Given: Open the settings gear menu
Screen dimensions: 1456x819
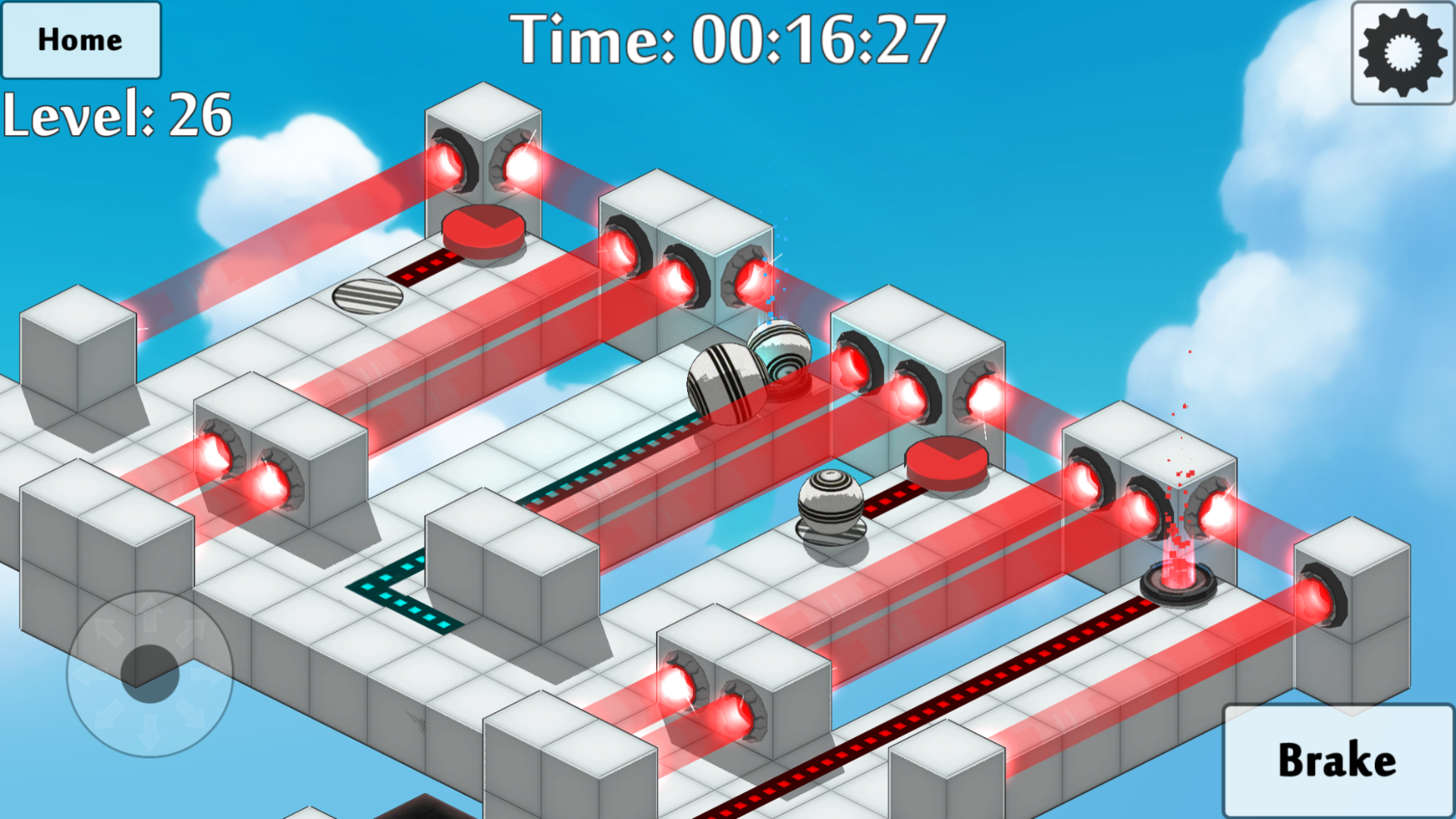Looking at the screenshot, I should [x=1400, y=50].
